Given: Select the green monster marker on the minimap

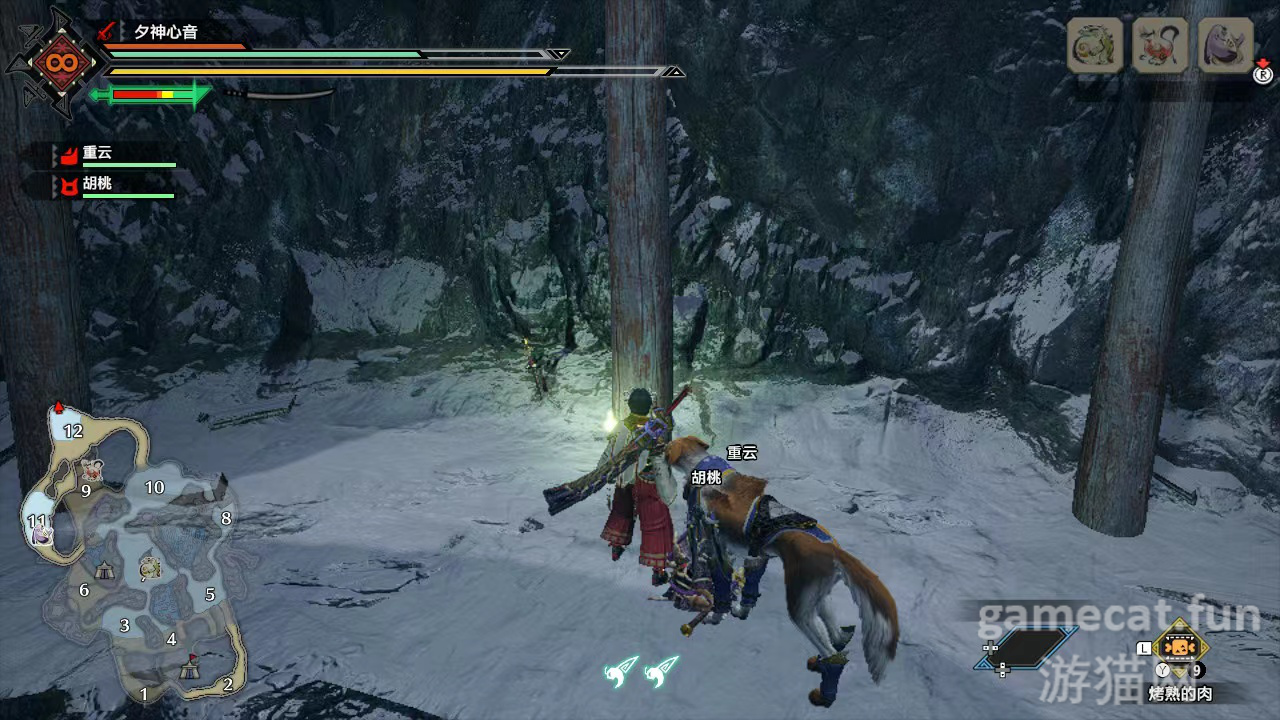Looking at the screenshot, I should (150, 569).
